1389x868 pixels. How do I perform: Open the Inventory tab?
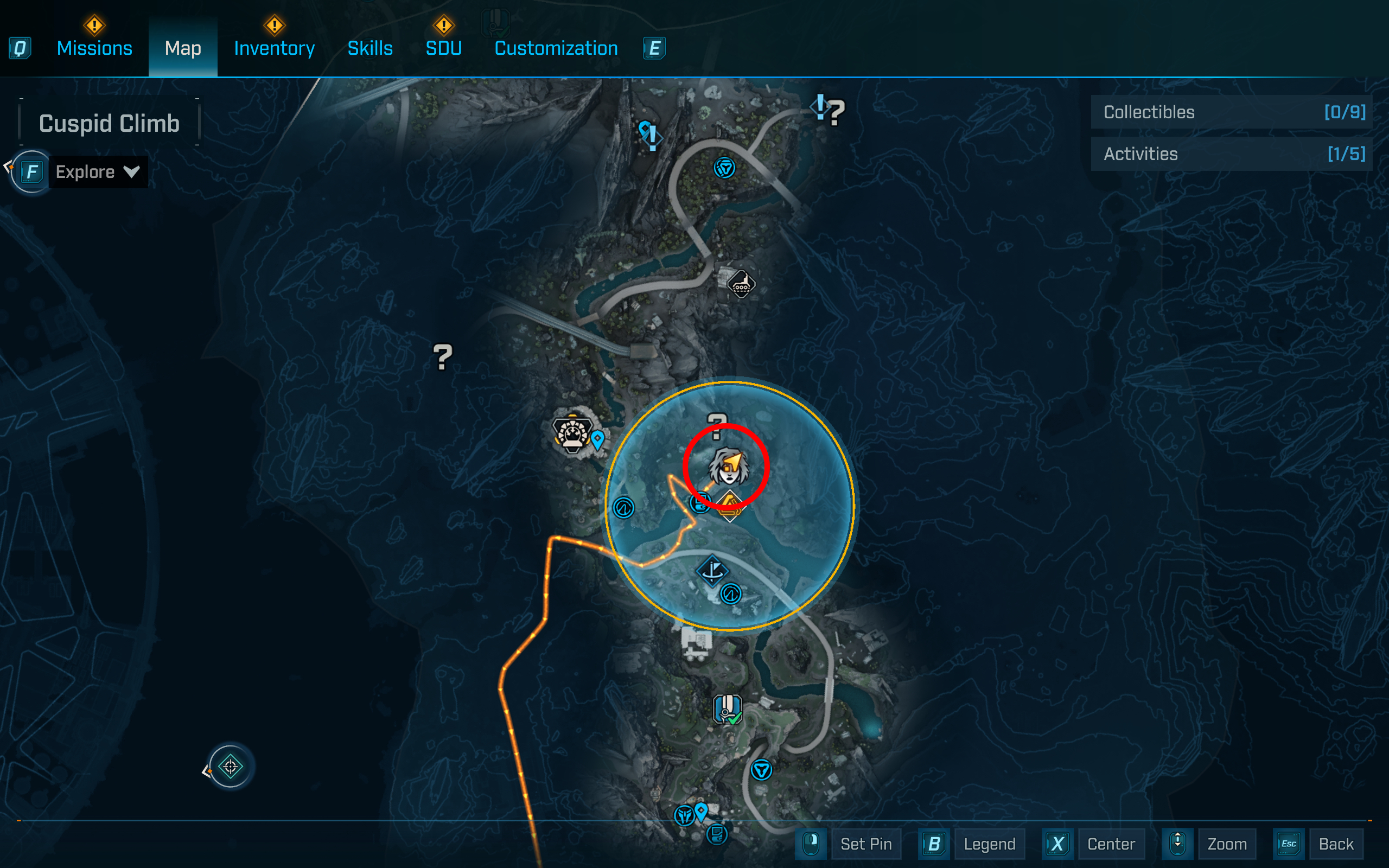pyautogui.click(x=274, y=48)
